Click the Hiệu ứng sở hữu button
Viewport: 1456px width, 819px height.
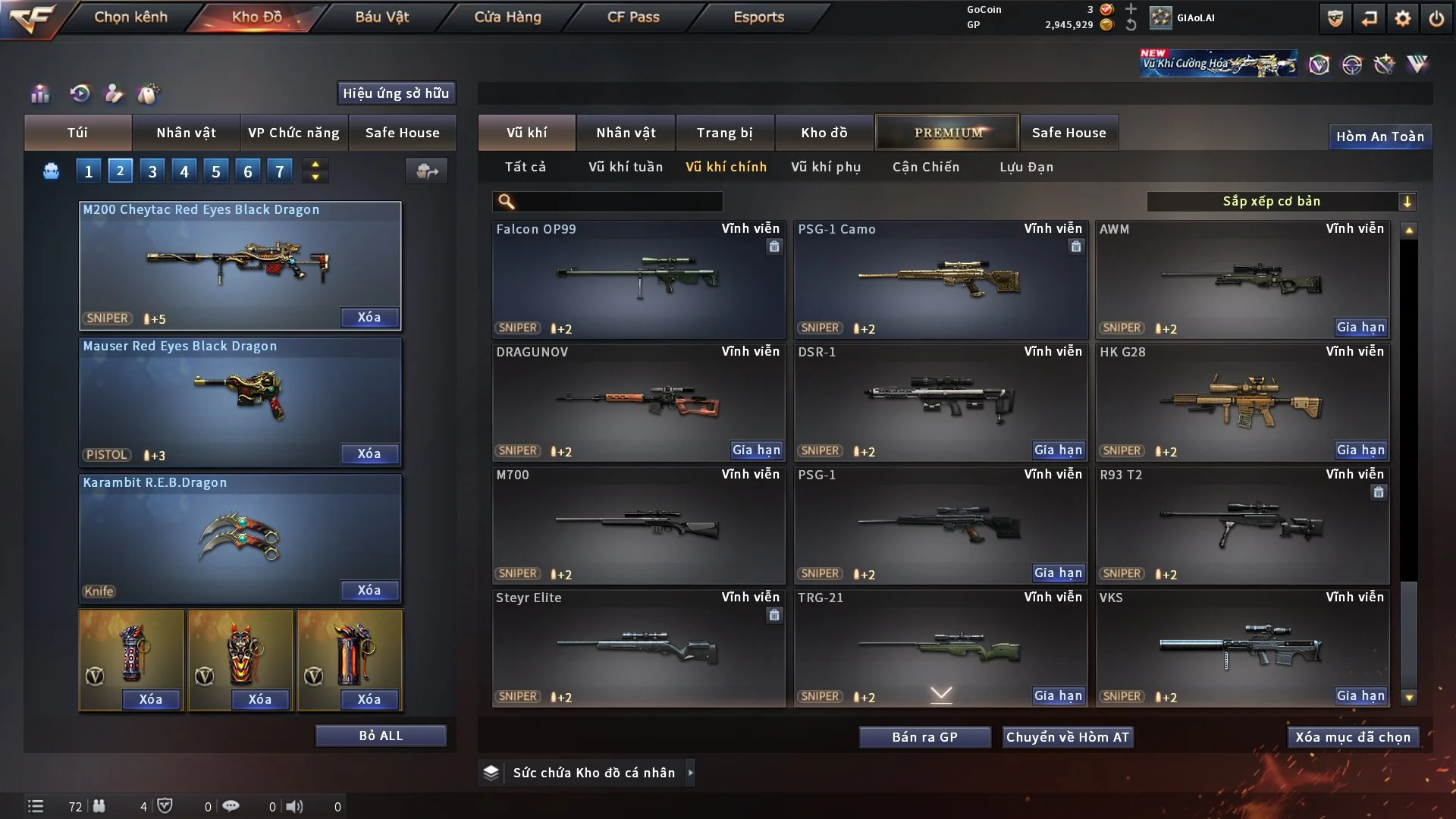coord(396,93)
